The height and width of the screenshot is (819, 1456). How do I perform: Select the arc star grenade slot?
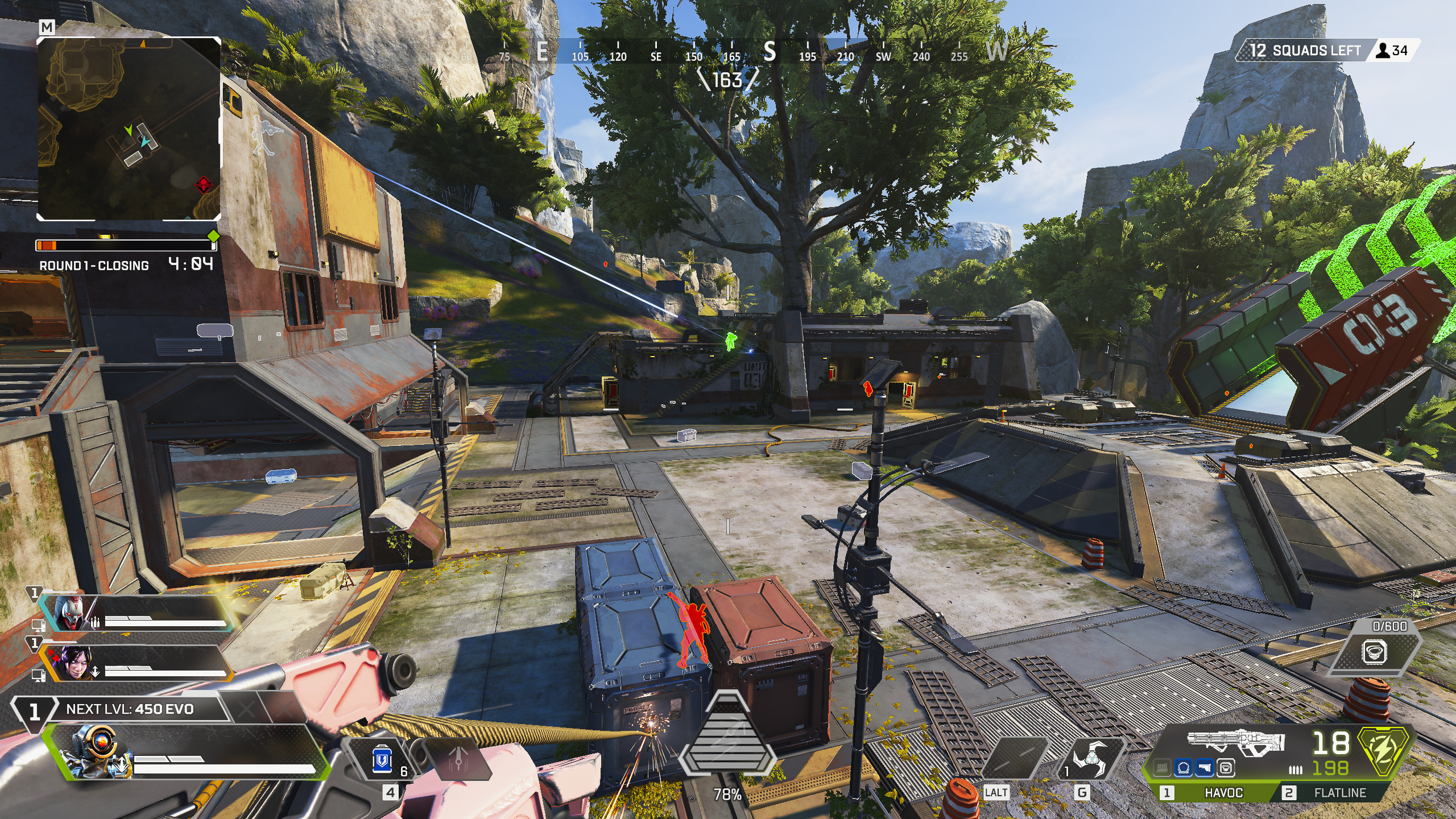coord(1090,759)
